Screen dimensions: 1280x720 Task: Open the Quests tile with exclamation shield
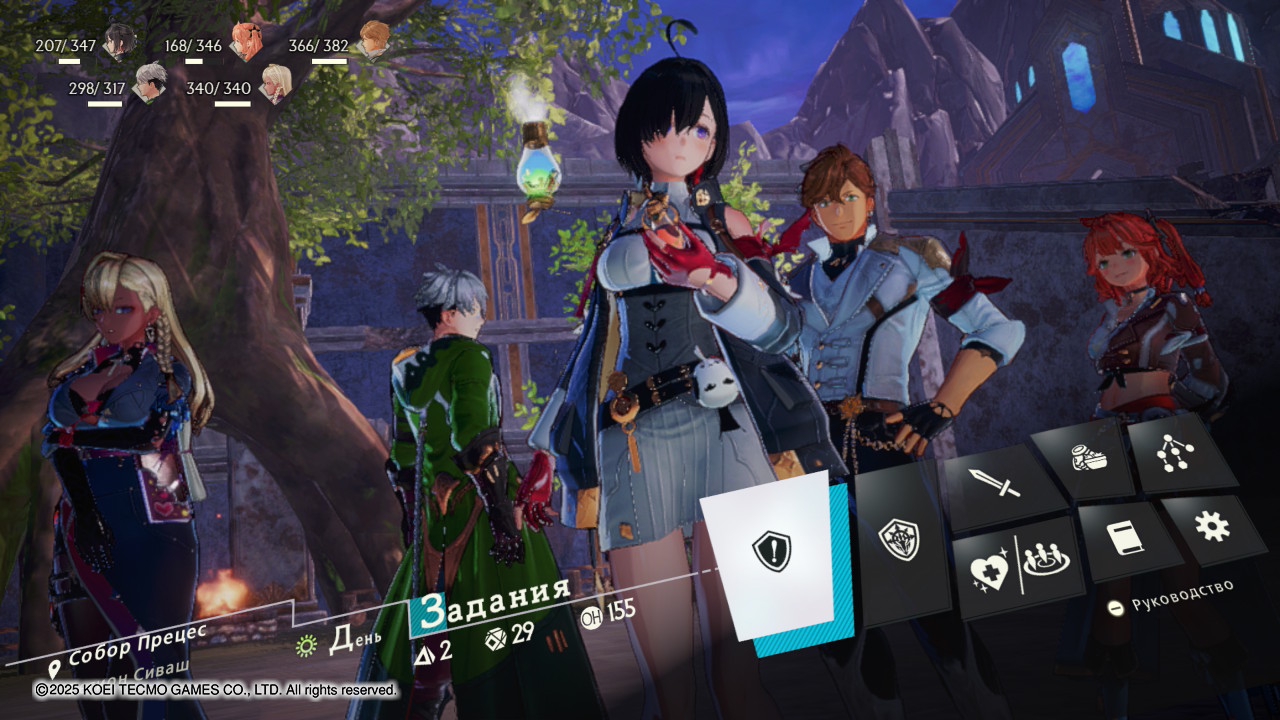pos(771,551)
